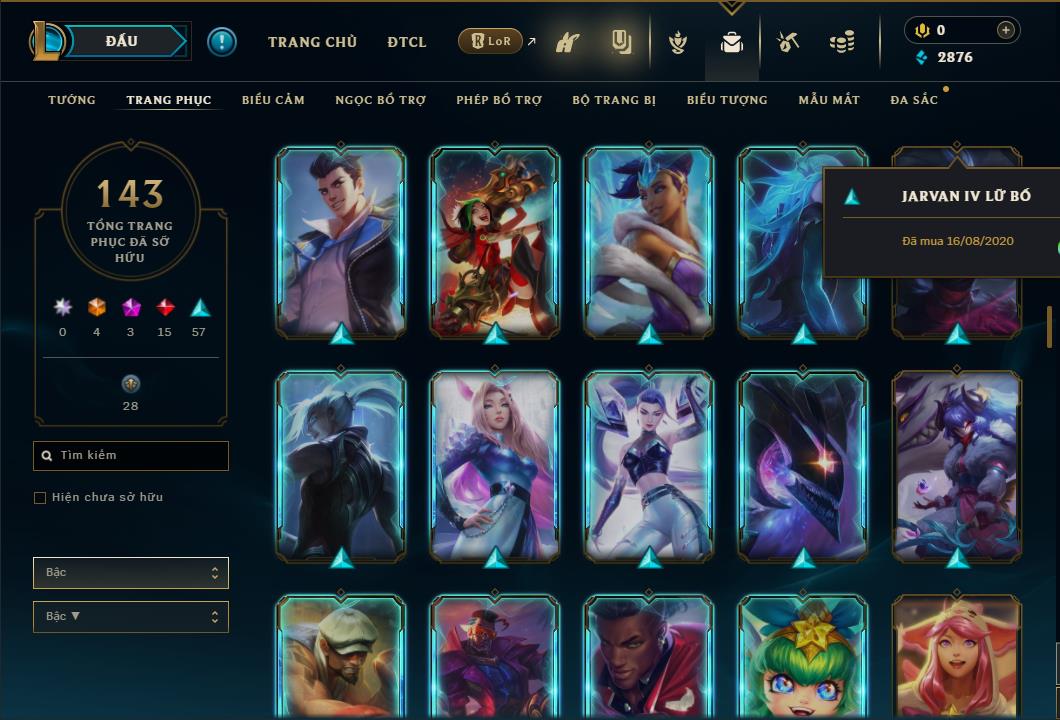
Task: Click the Tìm kiếm search field
Action: (x=131, y=456)
